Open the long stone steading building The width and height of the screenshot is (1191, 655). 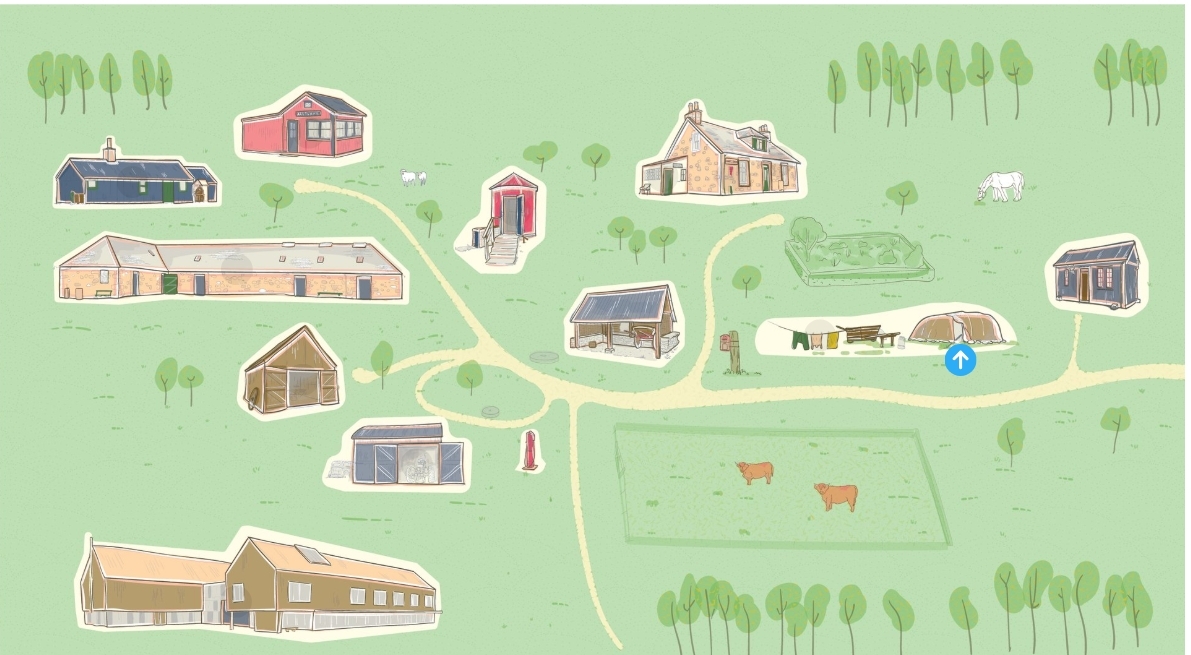coord(230,269)
